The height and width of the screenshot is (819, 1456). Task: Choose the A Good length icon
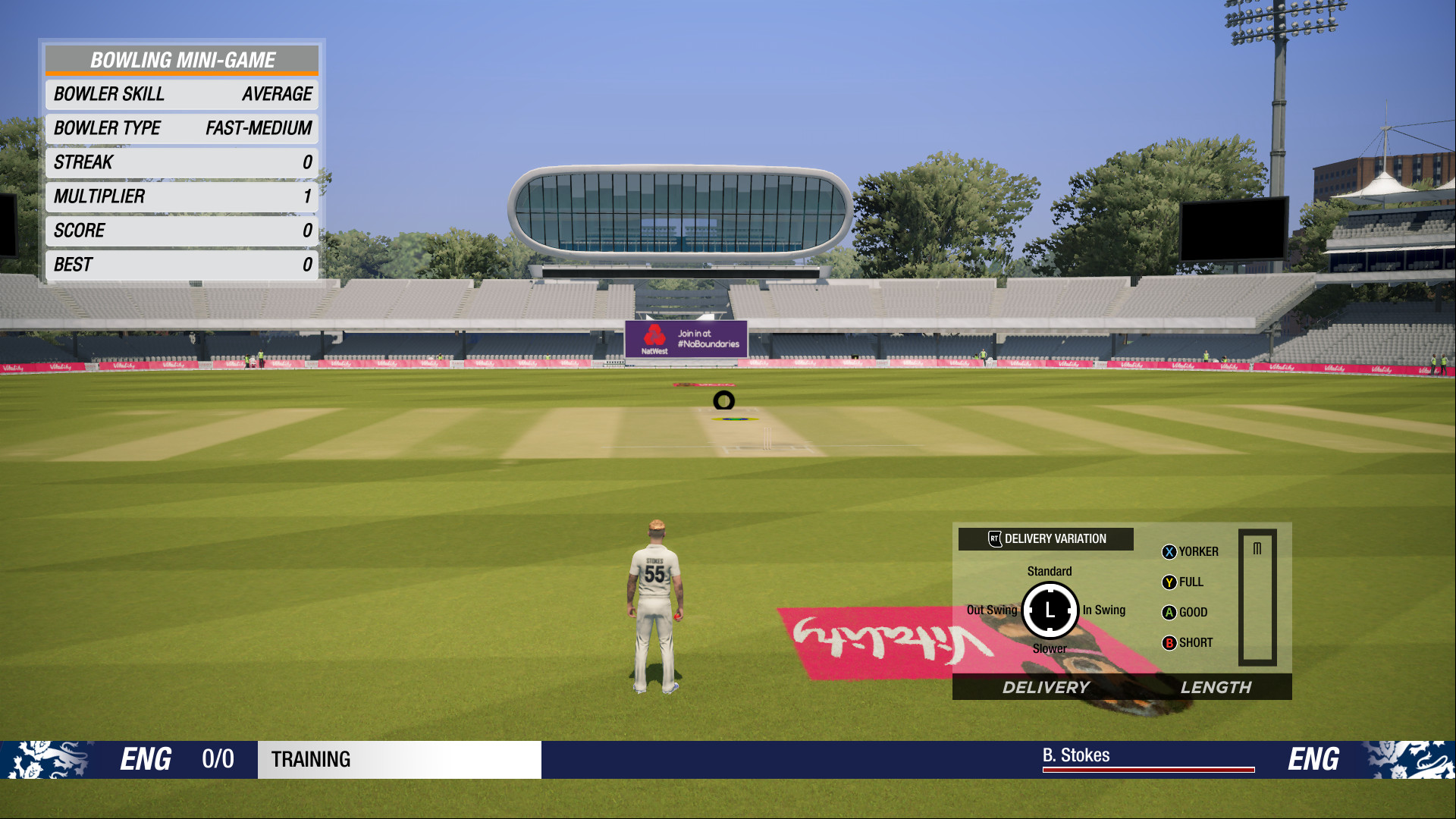[x=1170, y=612]
